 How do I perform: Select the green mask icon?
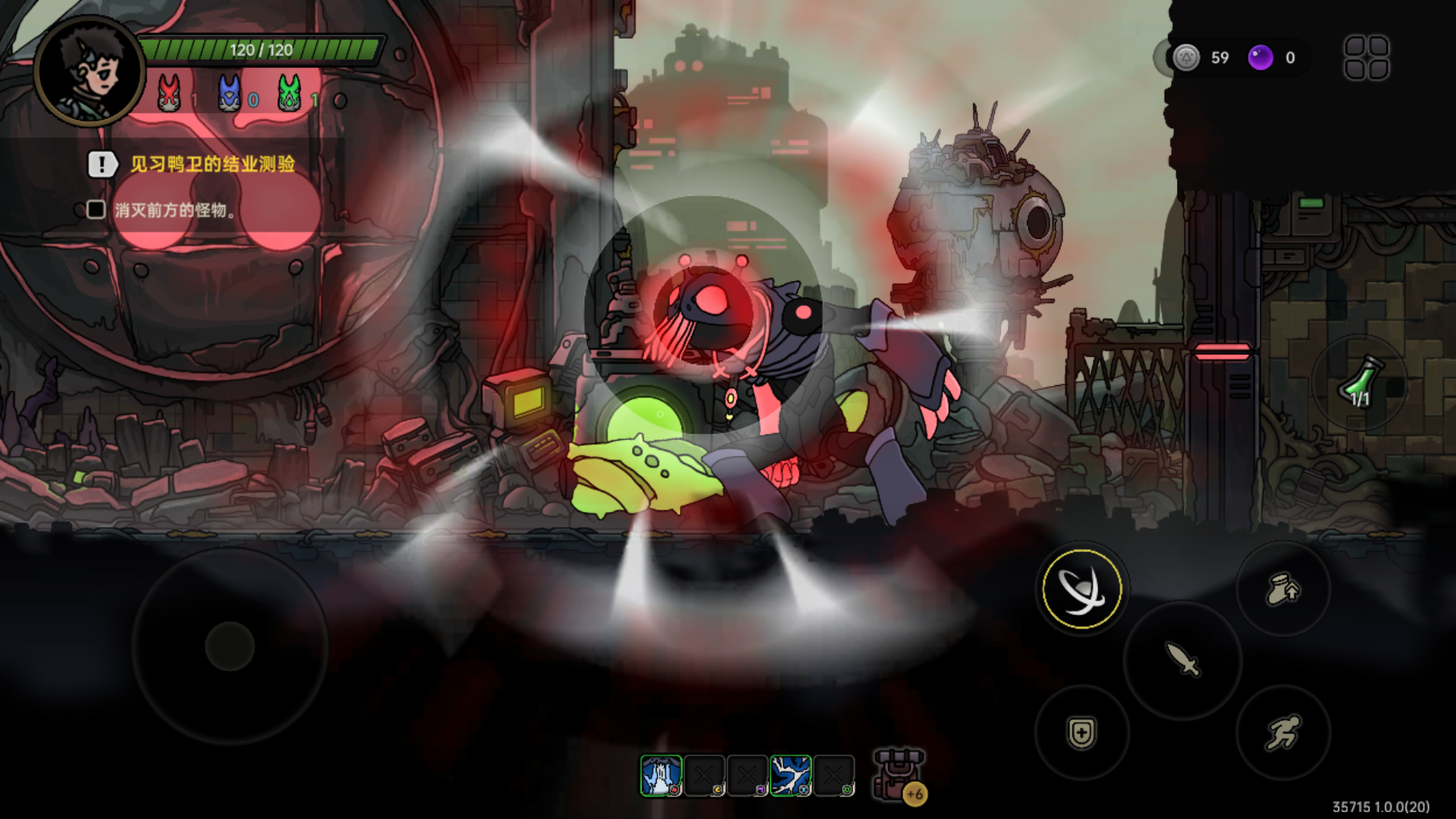click(289, 94)
